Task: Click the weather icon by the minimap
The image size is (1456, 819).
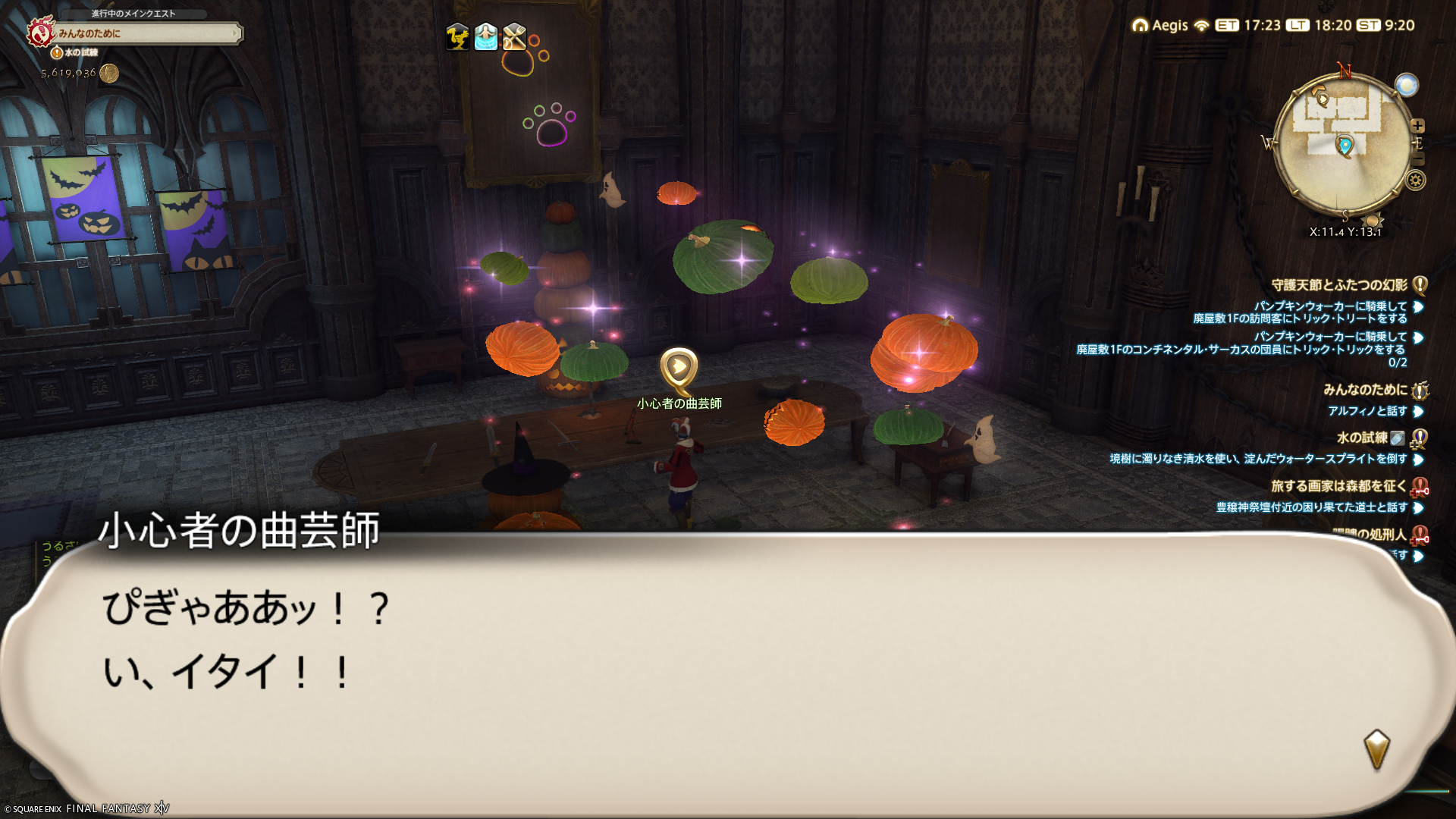Action: click(x=1406, y=85)
